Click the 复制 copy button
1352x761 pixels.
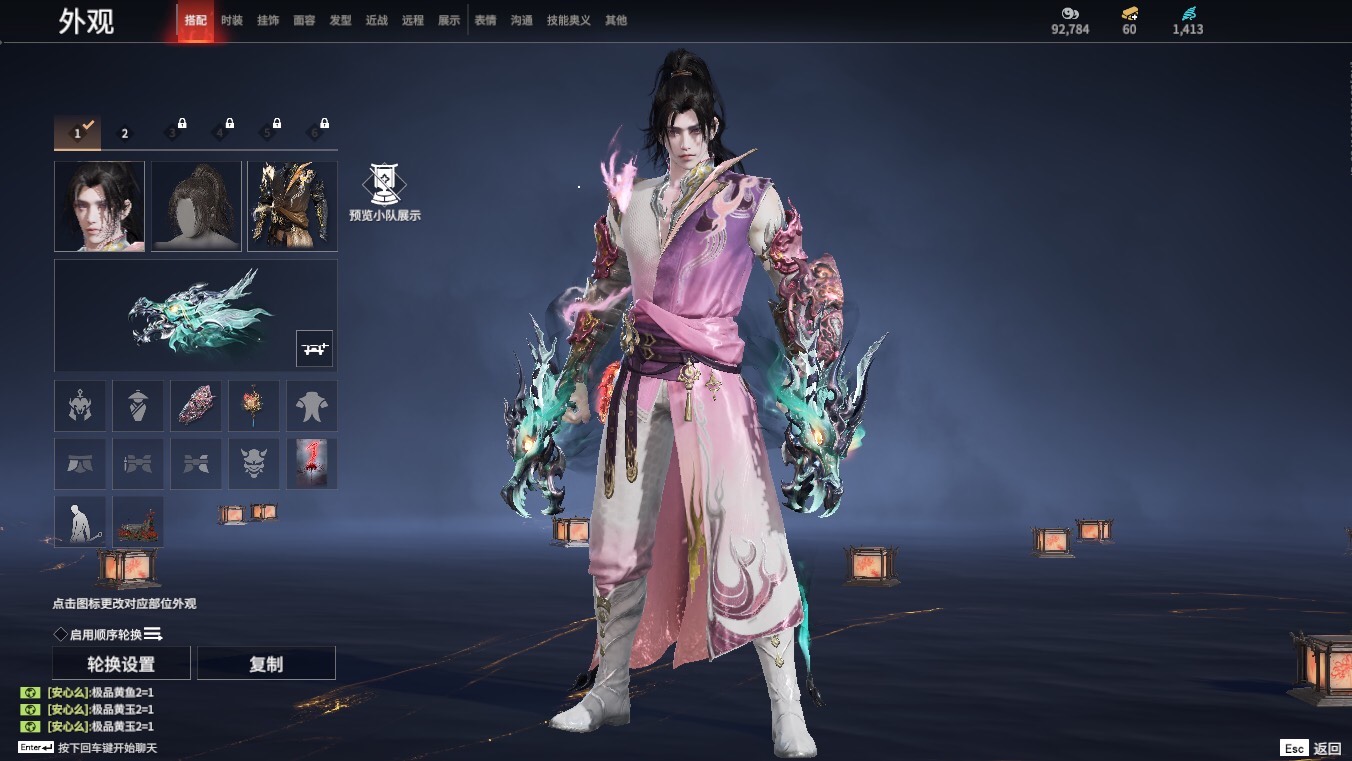coord(266,664)
